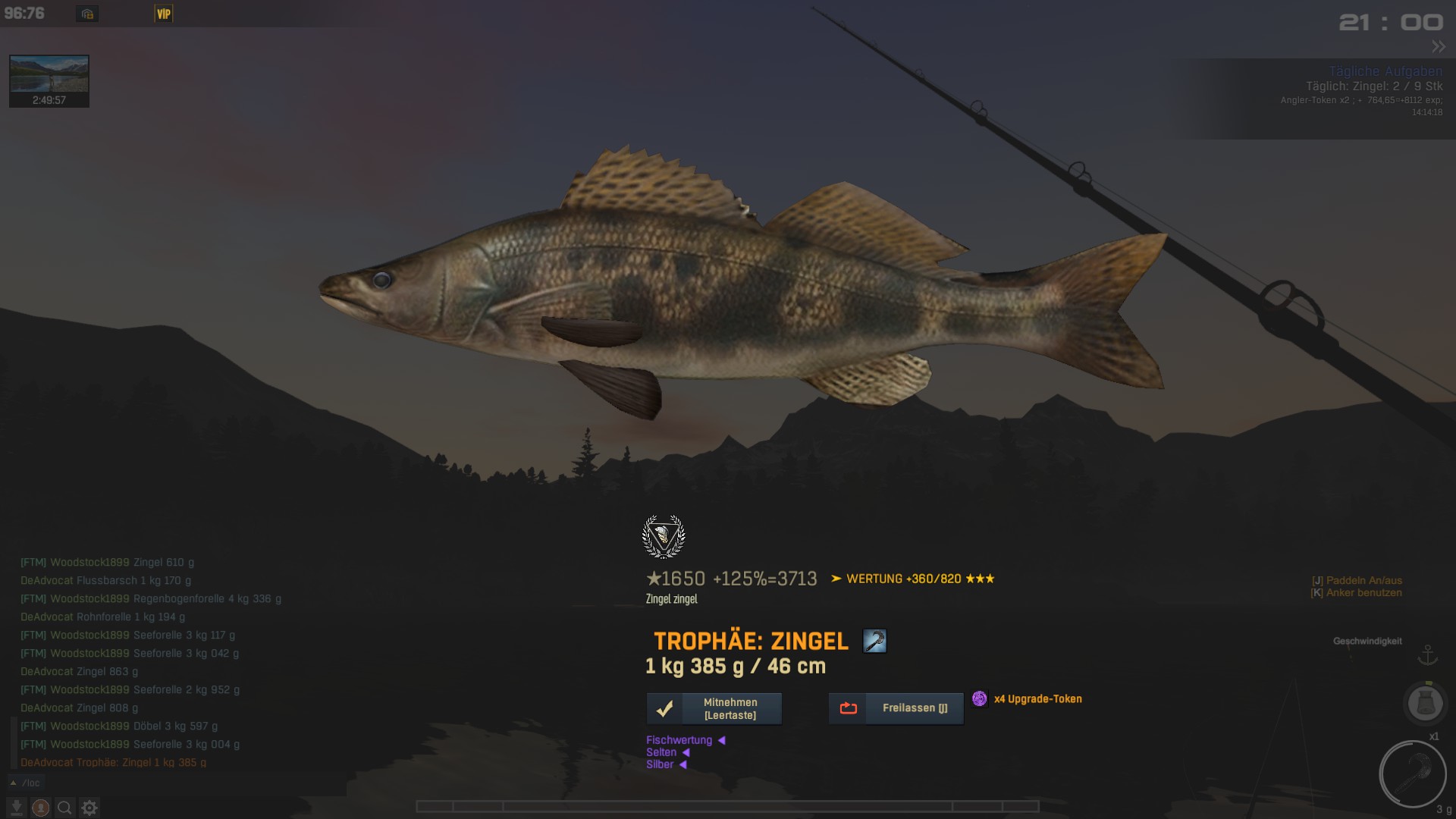Click the lake location thumbnail
The width and height of the screenshot is (1456, 819).
pos(49,80)
